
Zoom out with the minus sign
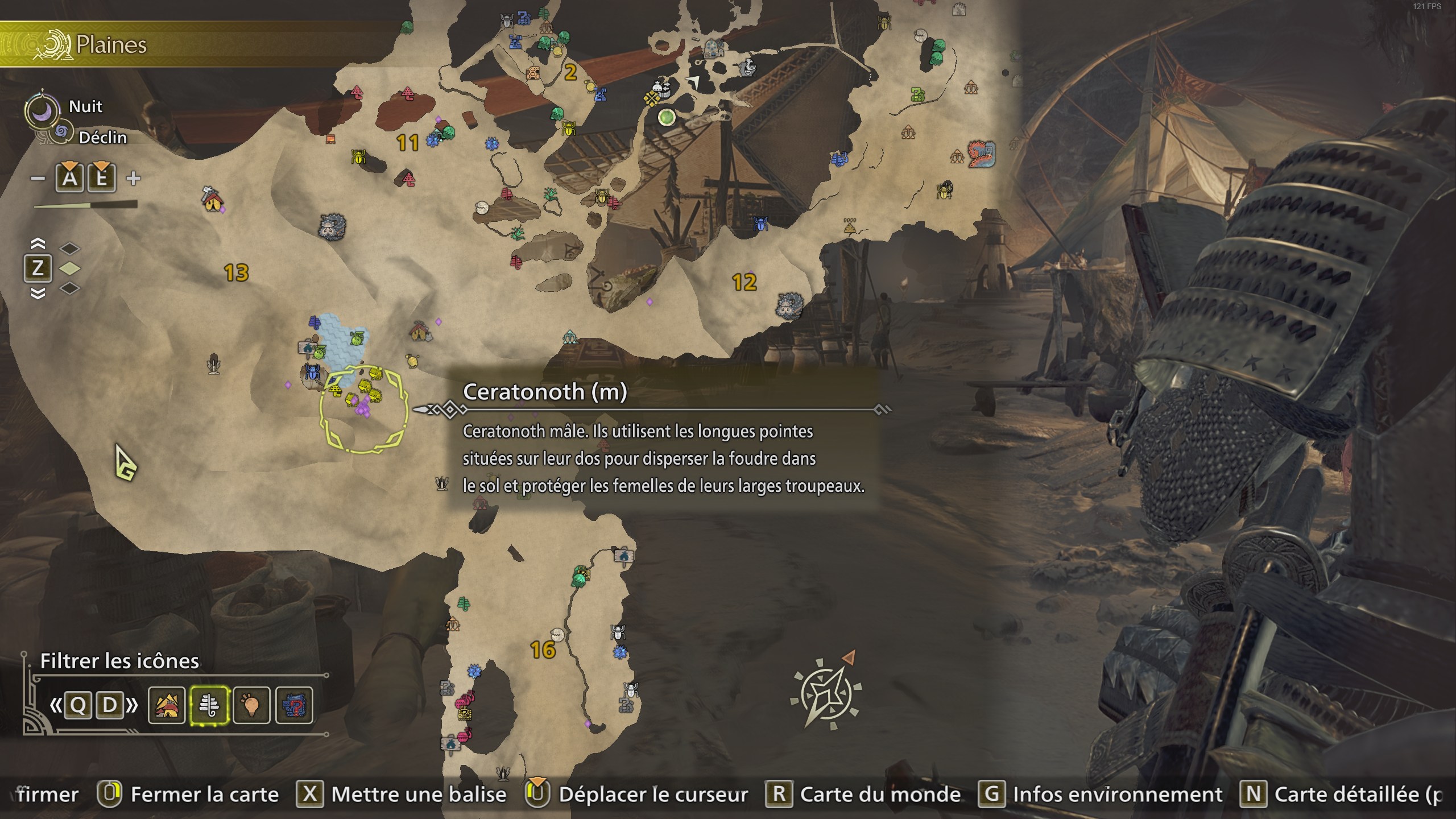coord(38,179)
